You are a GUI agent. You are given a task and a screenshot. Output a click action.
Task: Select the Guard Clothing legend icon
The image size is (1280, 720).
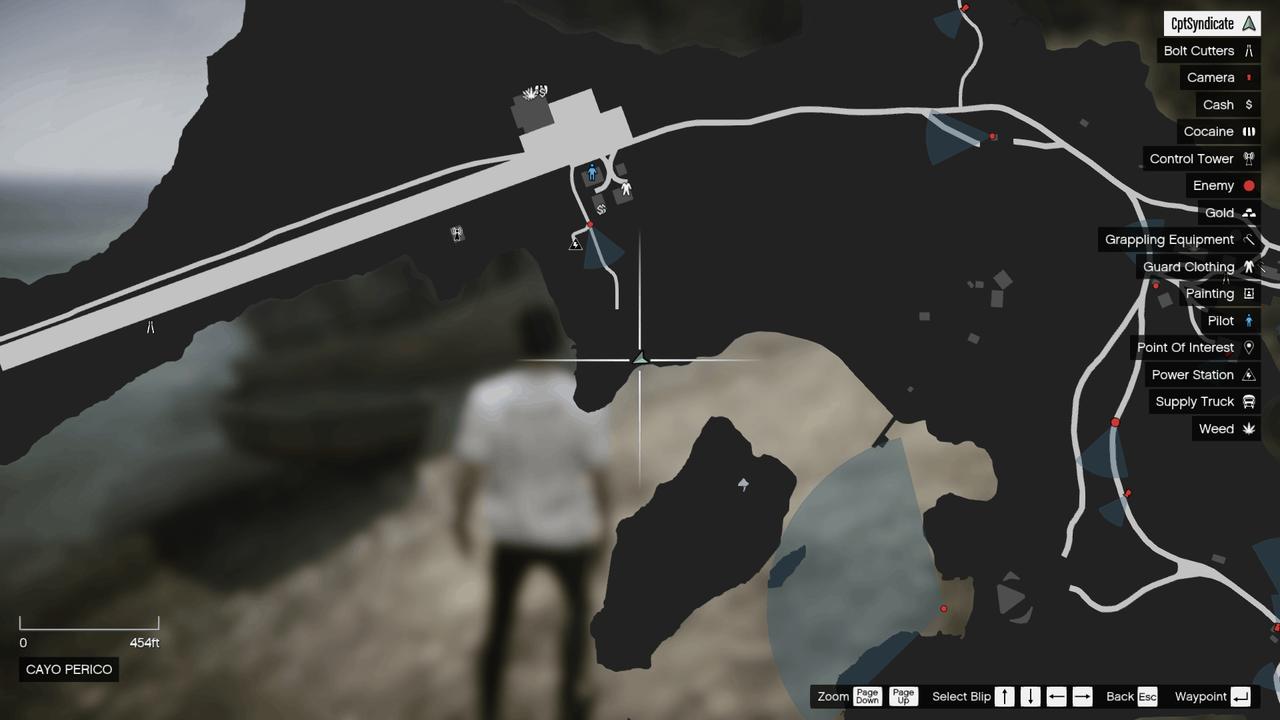click(1249, 266)
